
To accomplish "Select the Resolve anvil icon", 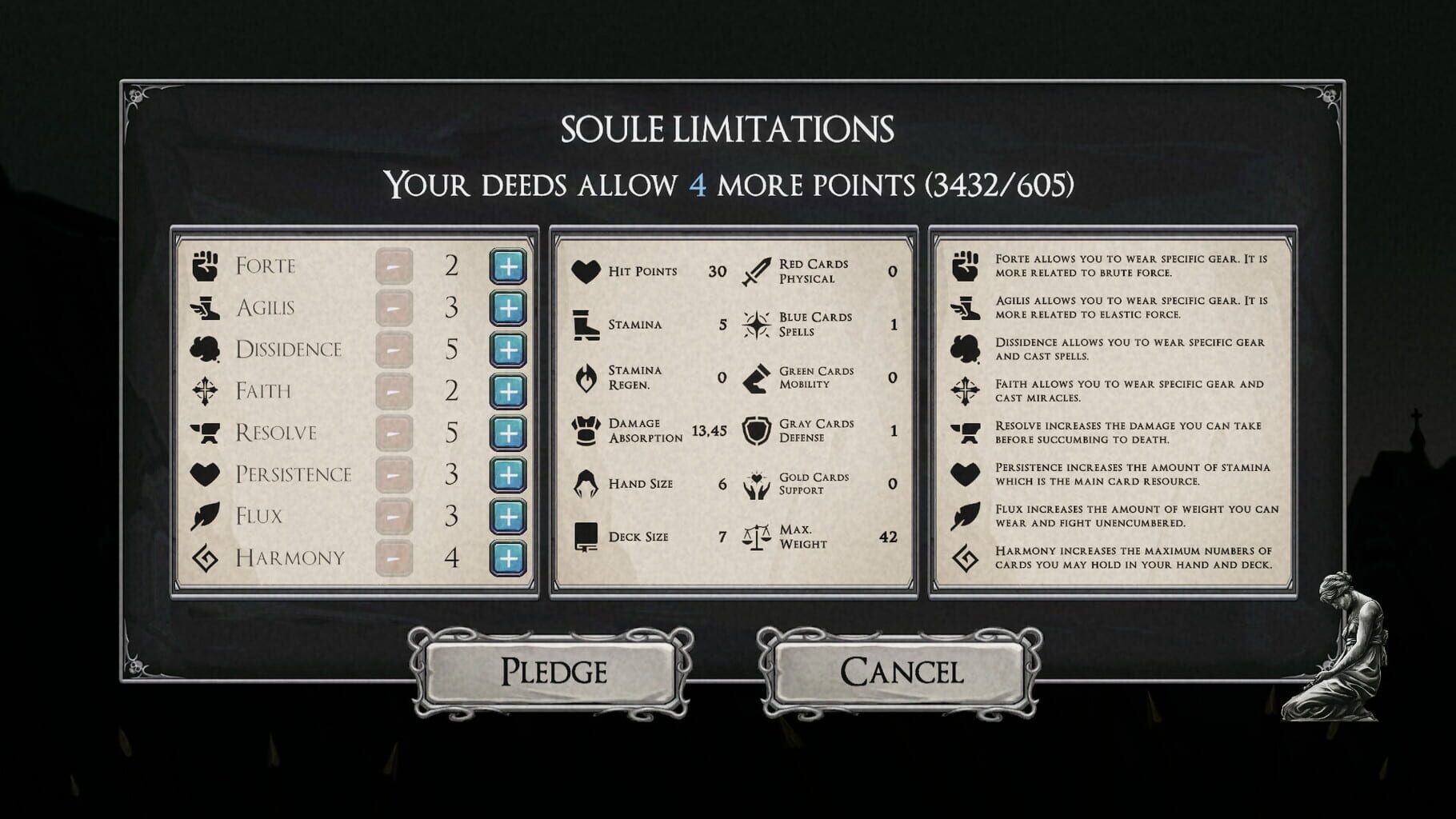I will (x=204, y=432).
